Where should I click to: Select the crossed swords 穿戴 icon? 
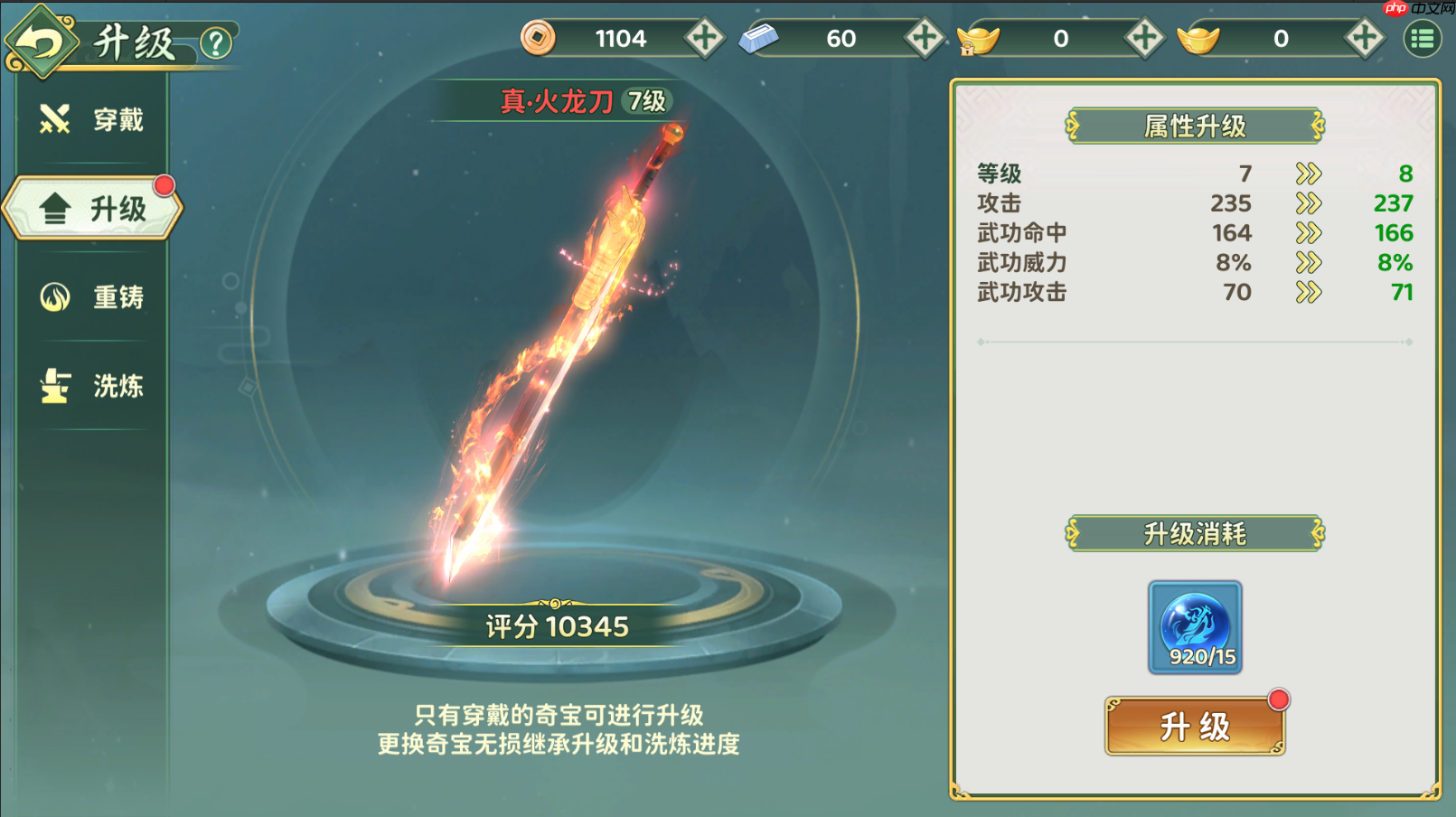click(53, 117)
